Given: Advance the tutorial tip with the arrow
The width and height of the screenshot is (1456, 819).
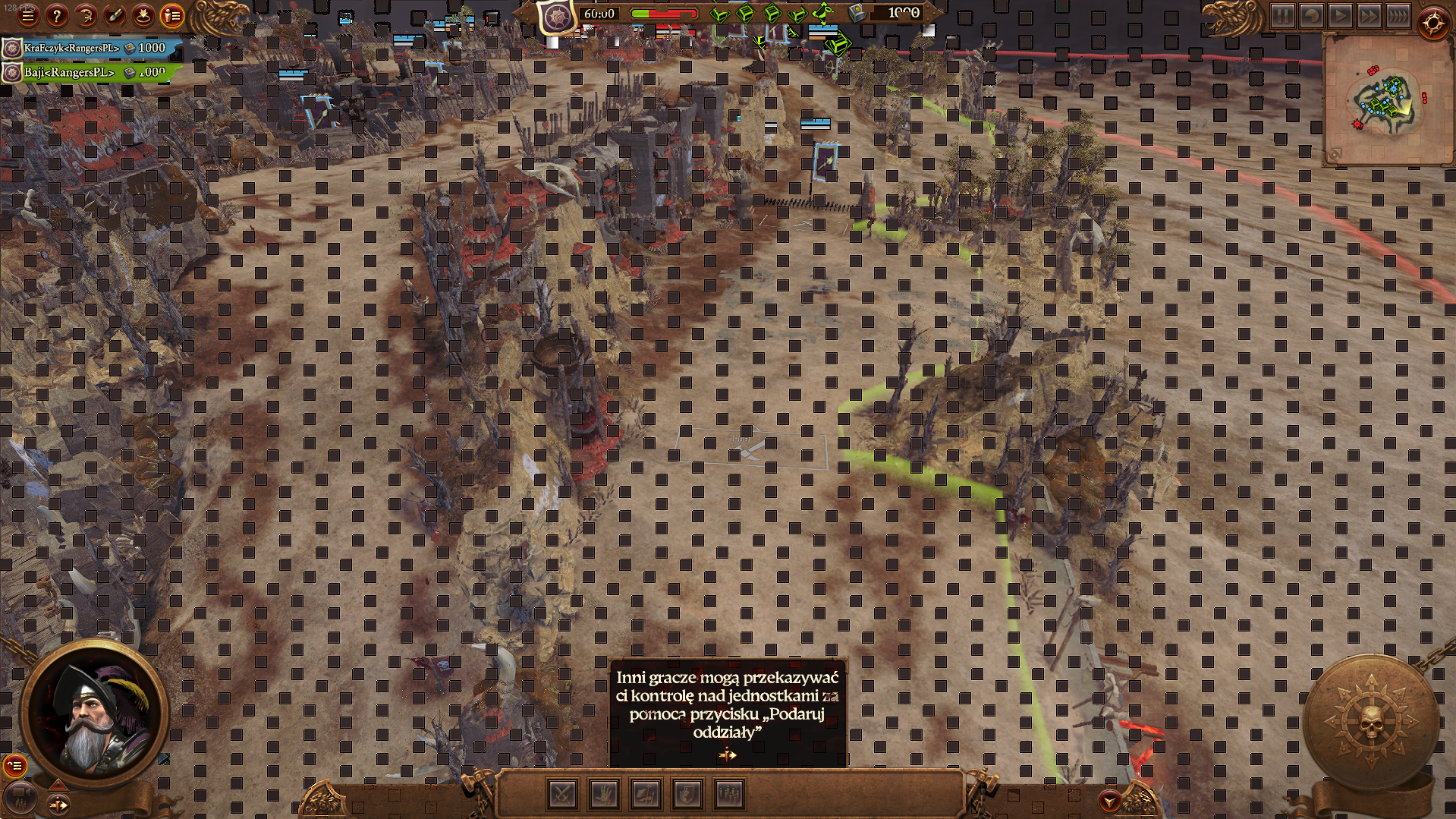Looking at the screenshot, I should coord(728,754).
